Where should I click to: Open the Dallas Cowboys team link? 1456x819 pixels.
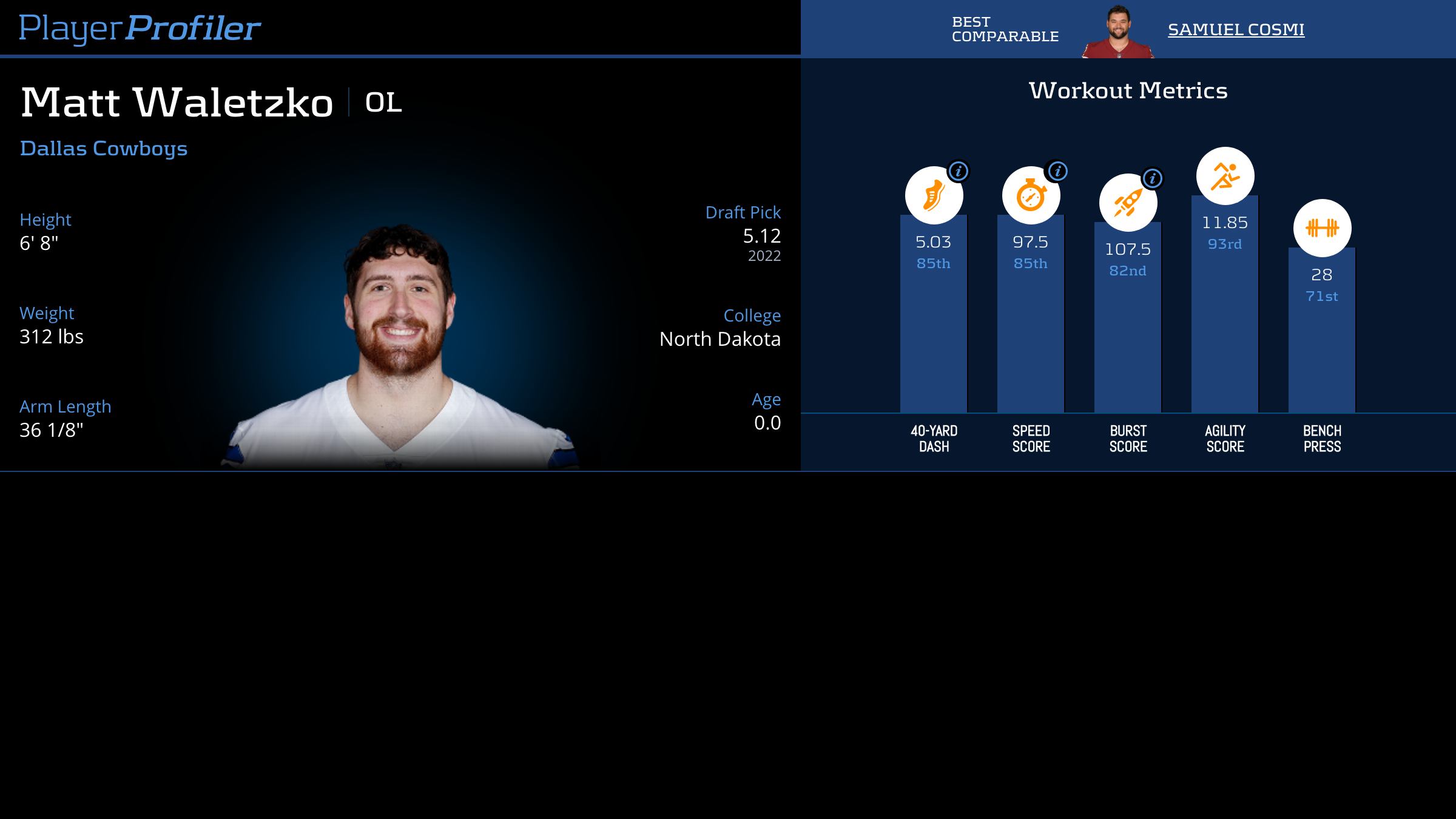104,149
